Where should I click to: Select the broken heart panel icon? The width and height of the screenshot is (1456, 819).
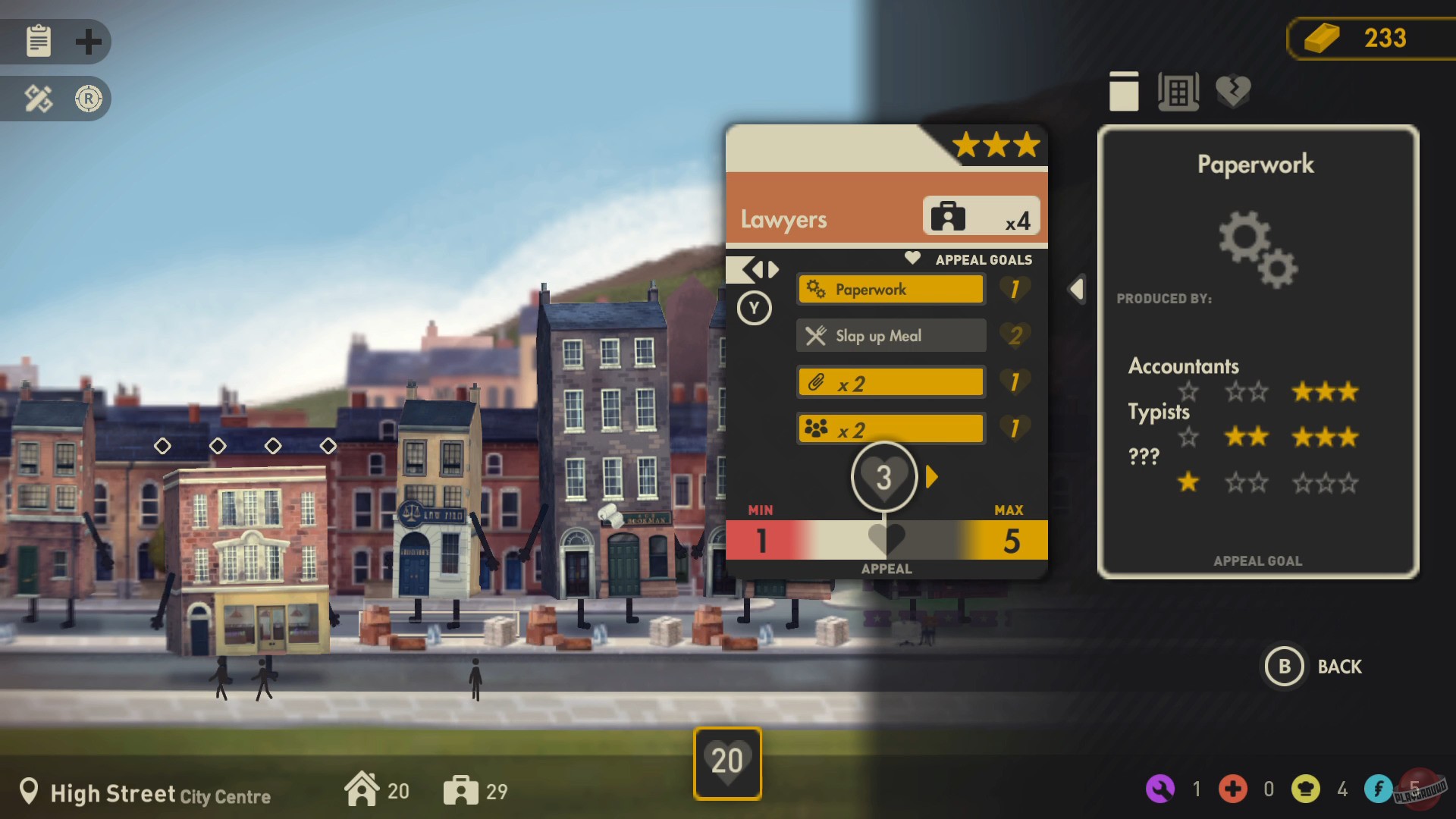pos(1234,92)
